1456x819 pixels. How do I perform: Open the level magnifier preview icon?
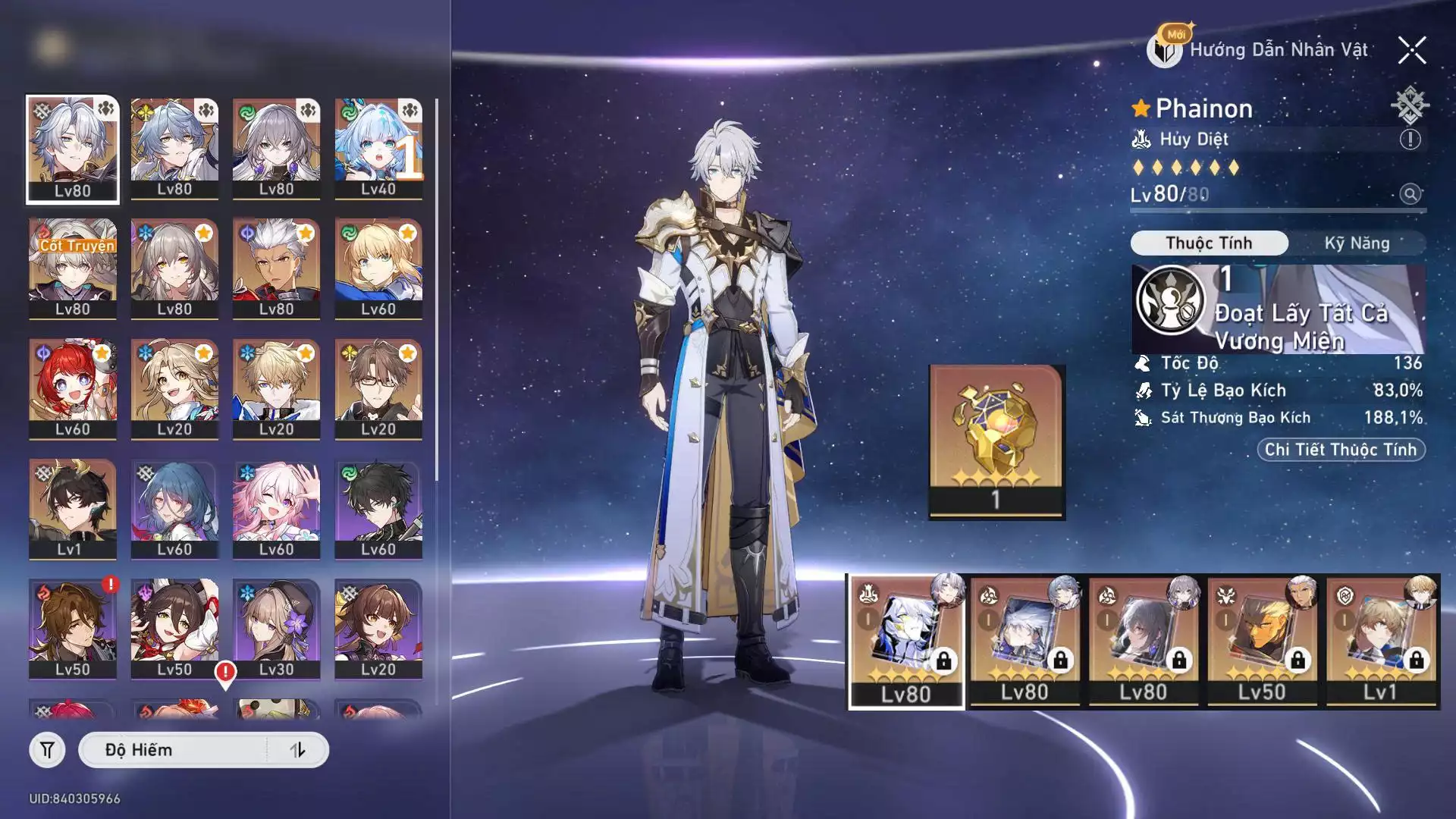tap(1410, 194)
